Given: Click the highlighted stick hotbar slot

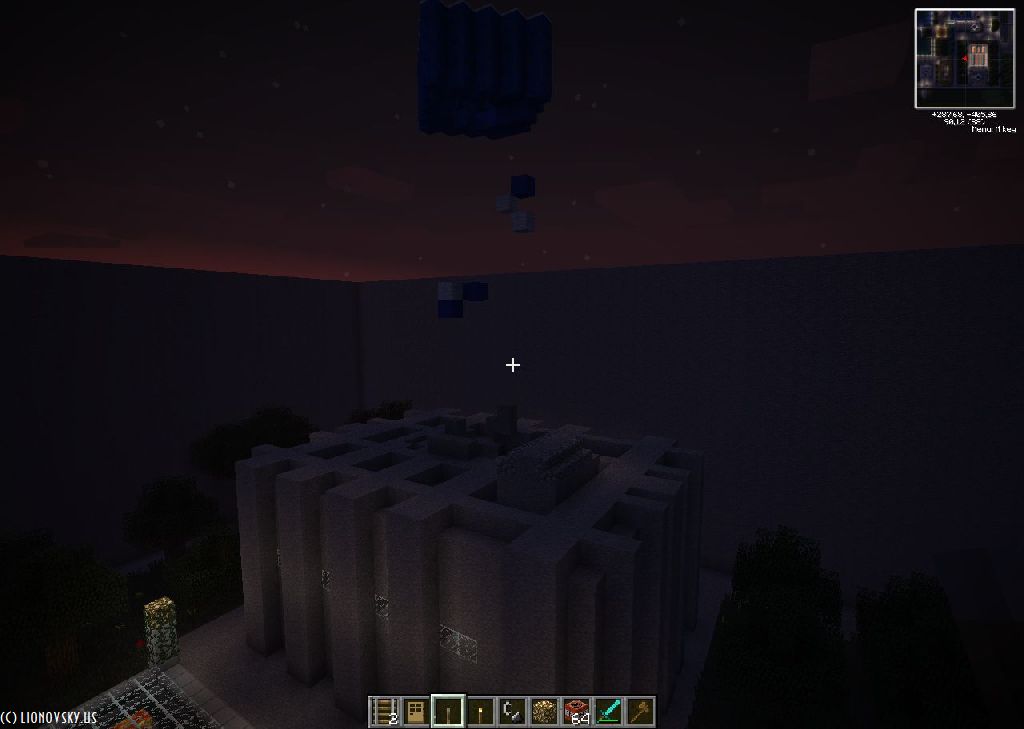Looking at the screenshot, I should click(448, 712).
